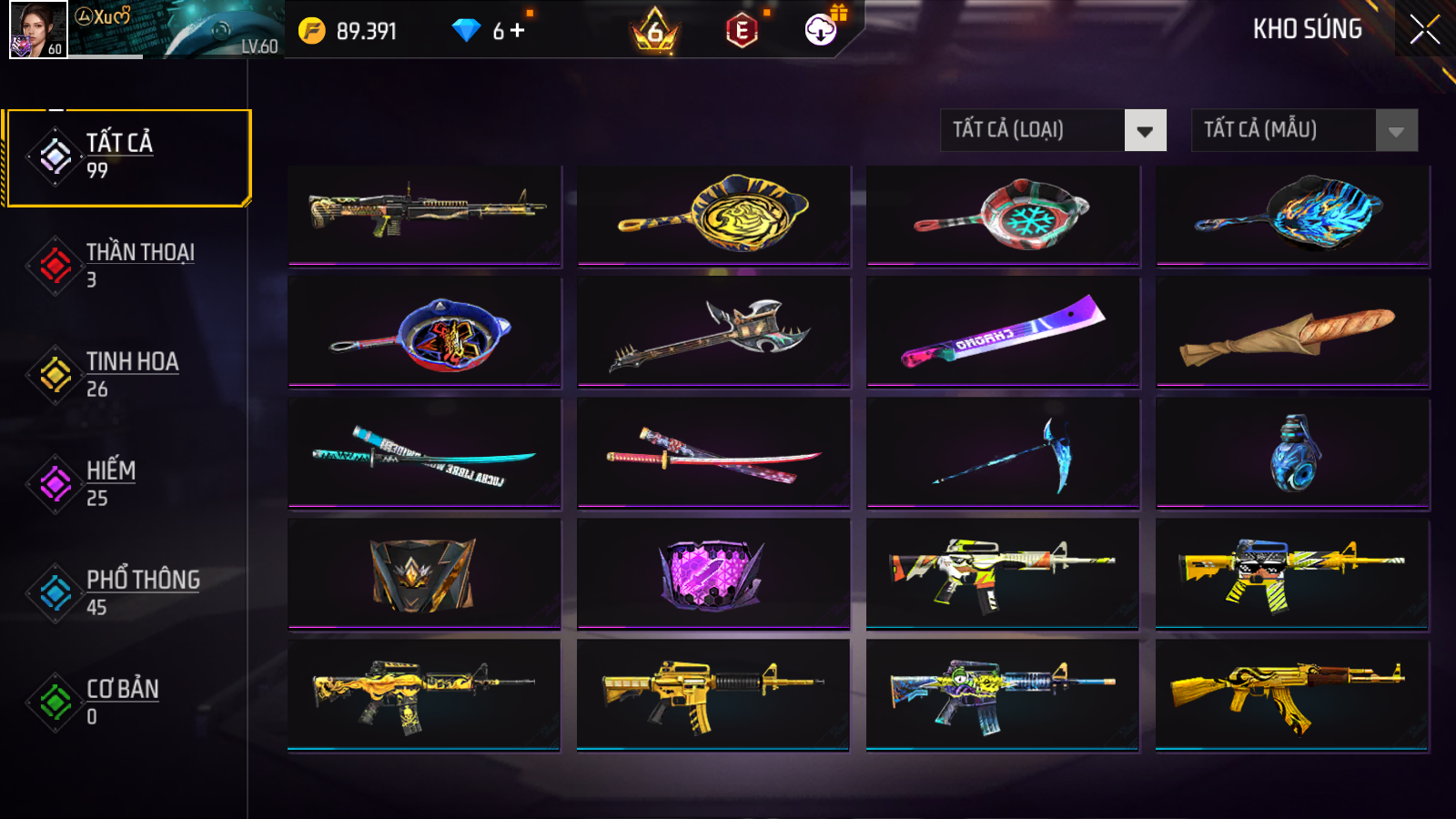
Task: Click the red E badge icon
Action: tap(742, 32)
